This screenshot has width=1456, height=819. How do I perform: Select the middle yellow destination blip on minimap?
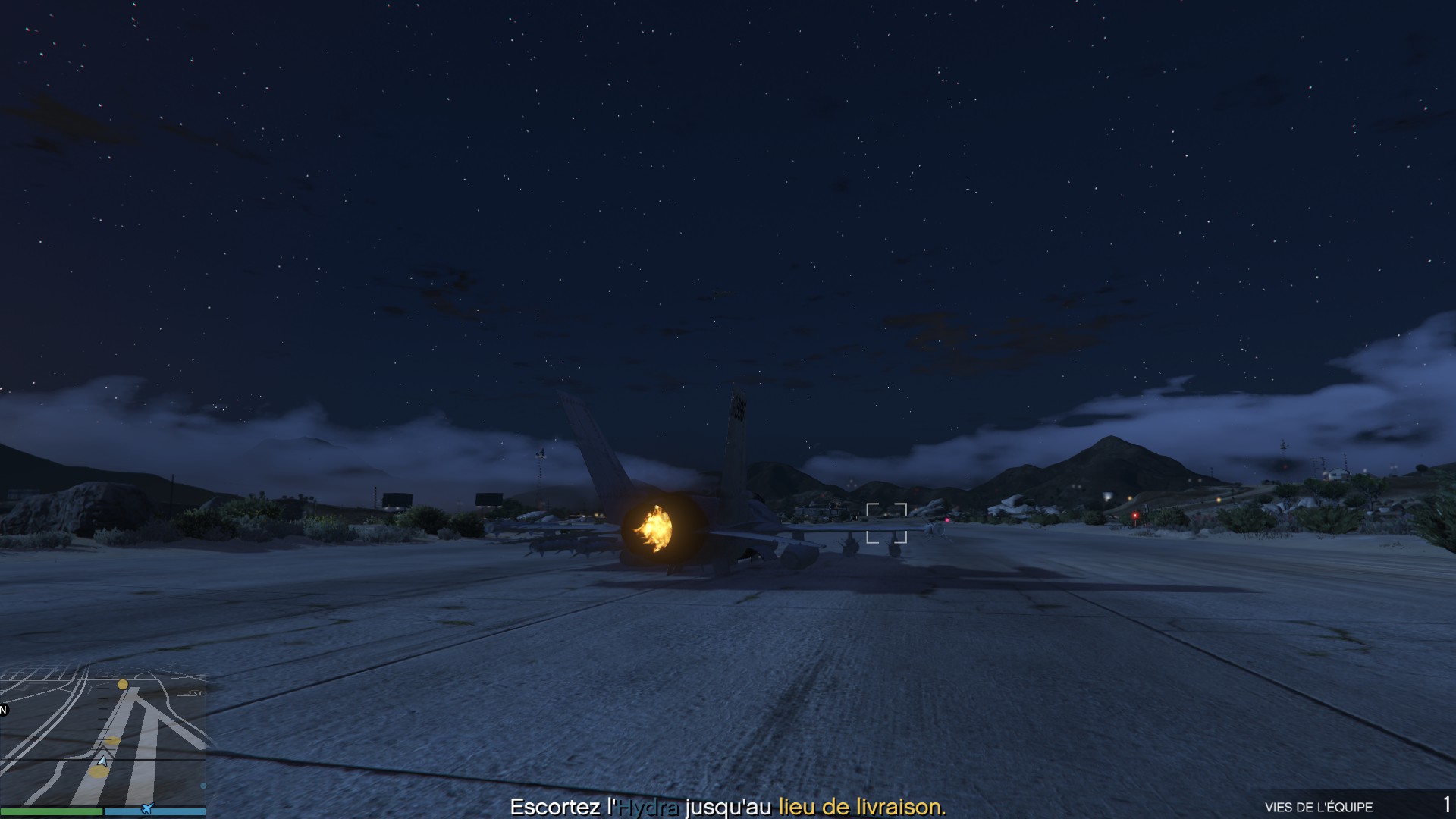pos(113,740)
